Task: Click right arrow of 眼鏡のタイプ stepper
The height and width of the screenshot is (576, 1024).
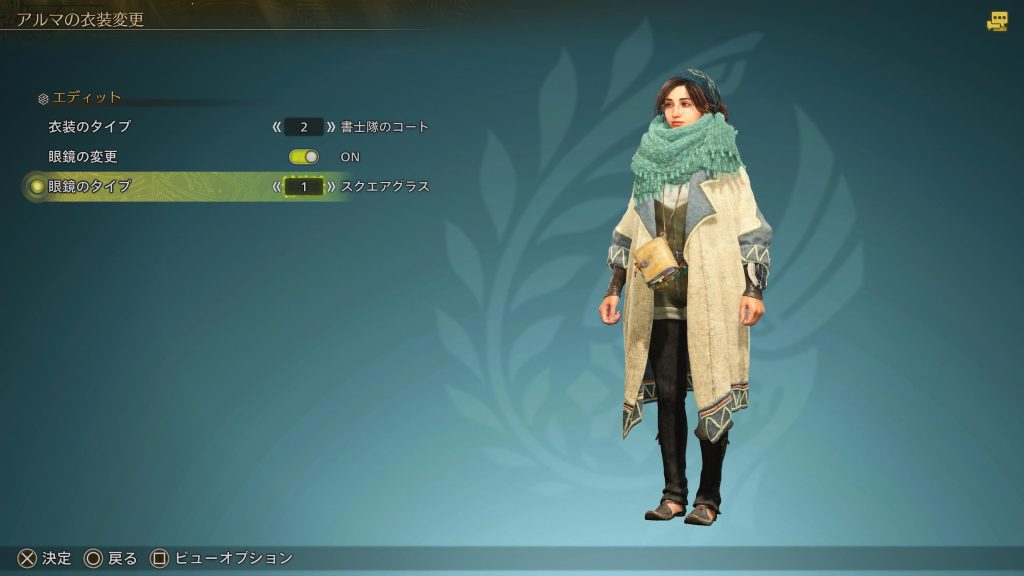Action: pyautogui.click(x=331, y=186)
